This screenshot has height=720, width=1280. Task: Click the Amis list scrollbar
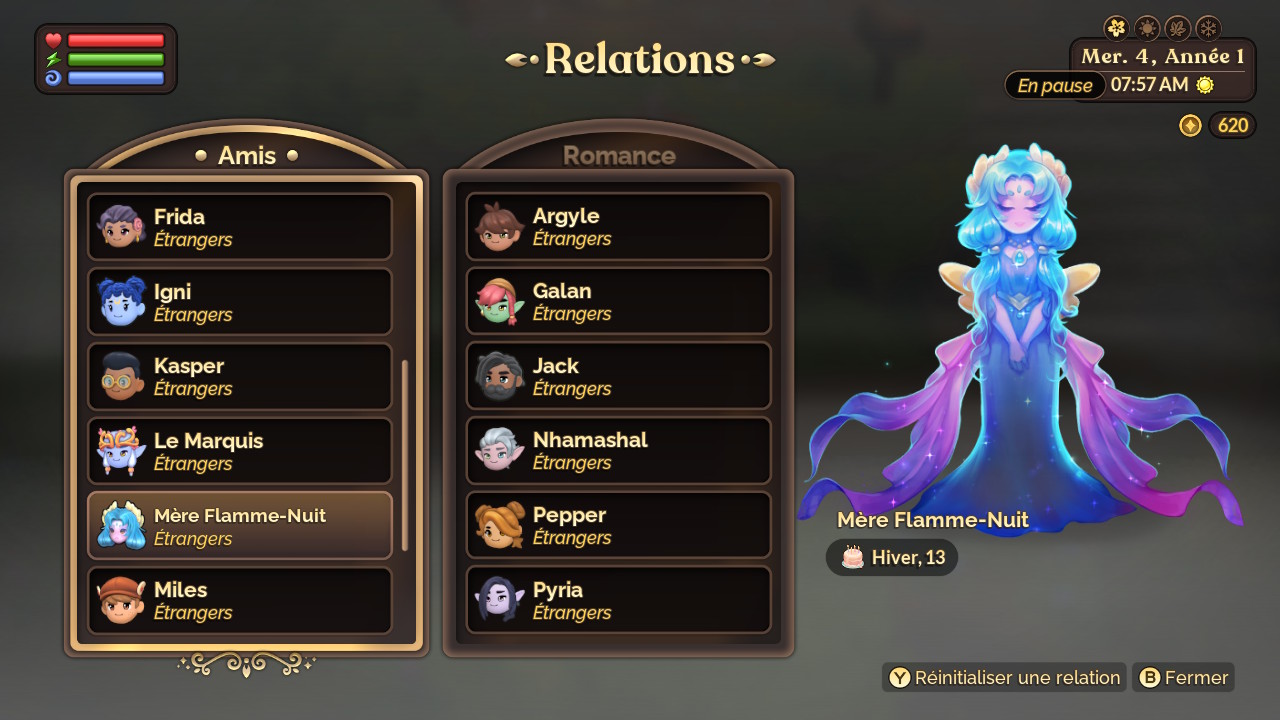tap(405, 455)
